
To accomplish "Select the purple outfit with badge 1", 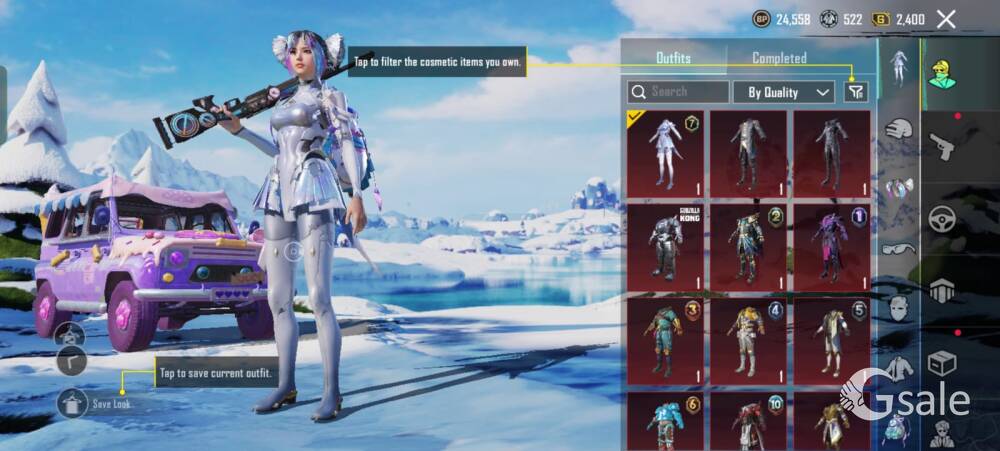I will tap(831, 244).
